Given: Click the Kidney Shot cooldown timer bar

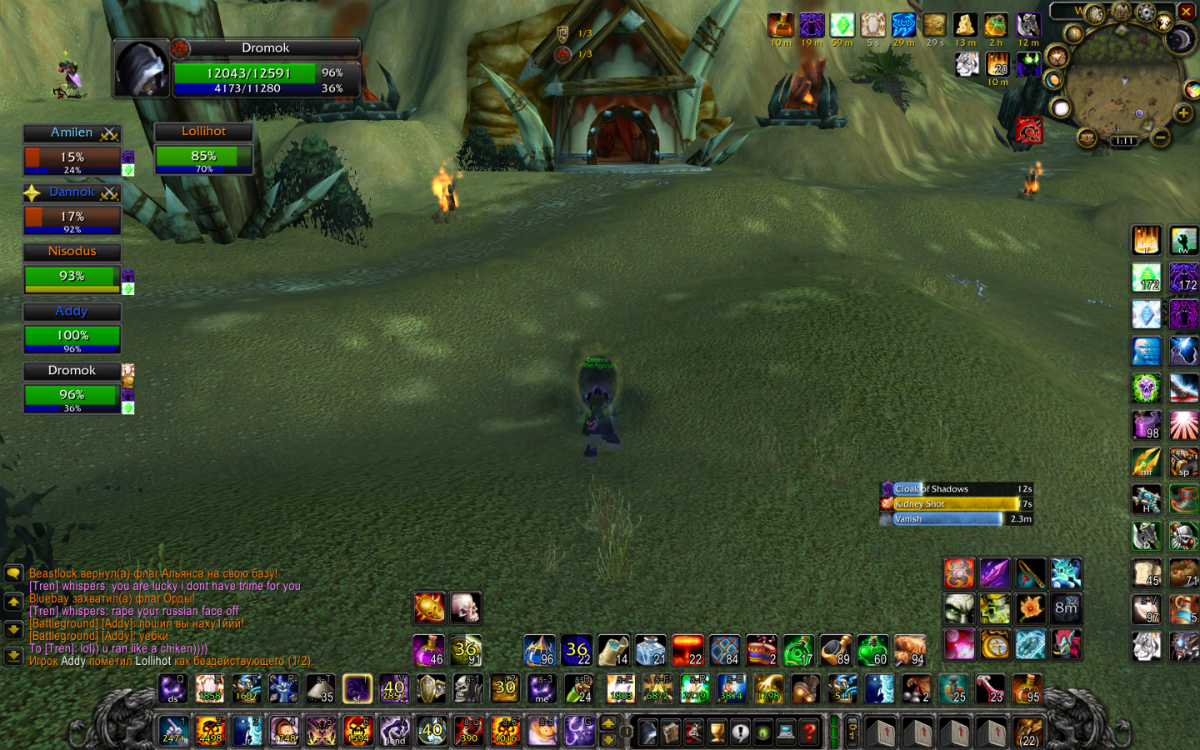Looking at the screenshot, I should click(957, 504).
